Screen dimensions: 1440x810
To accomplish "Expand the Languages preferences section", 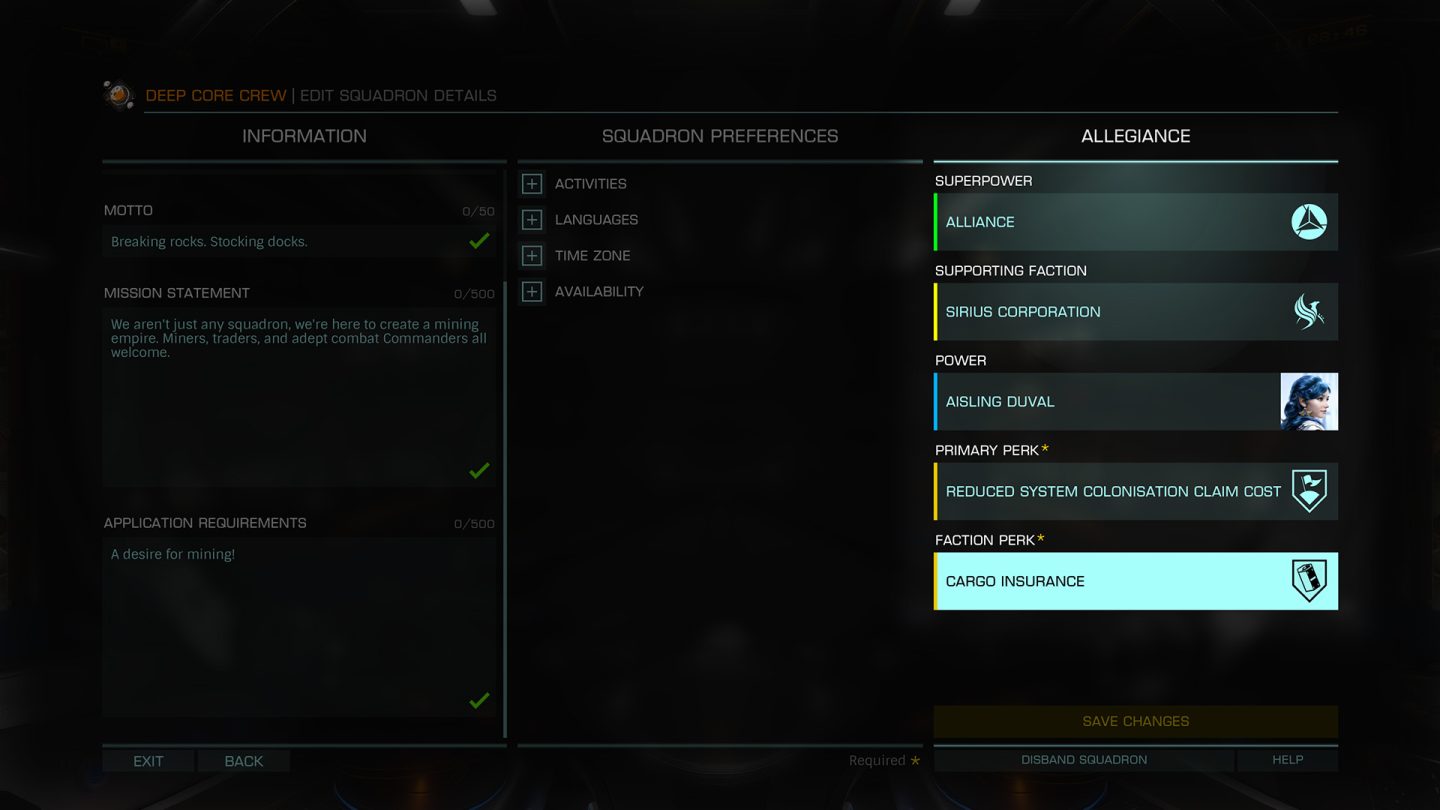I will (x=533, y=220).
